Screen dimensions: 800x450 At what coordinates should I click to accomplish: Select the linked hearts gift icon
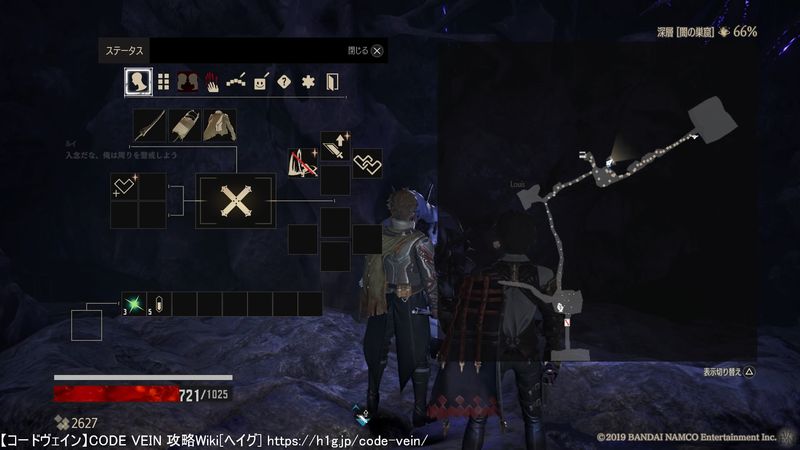367,163
